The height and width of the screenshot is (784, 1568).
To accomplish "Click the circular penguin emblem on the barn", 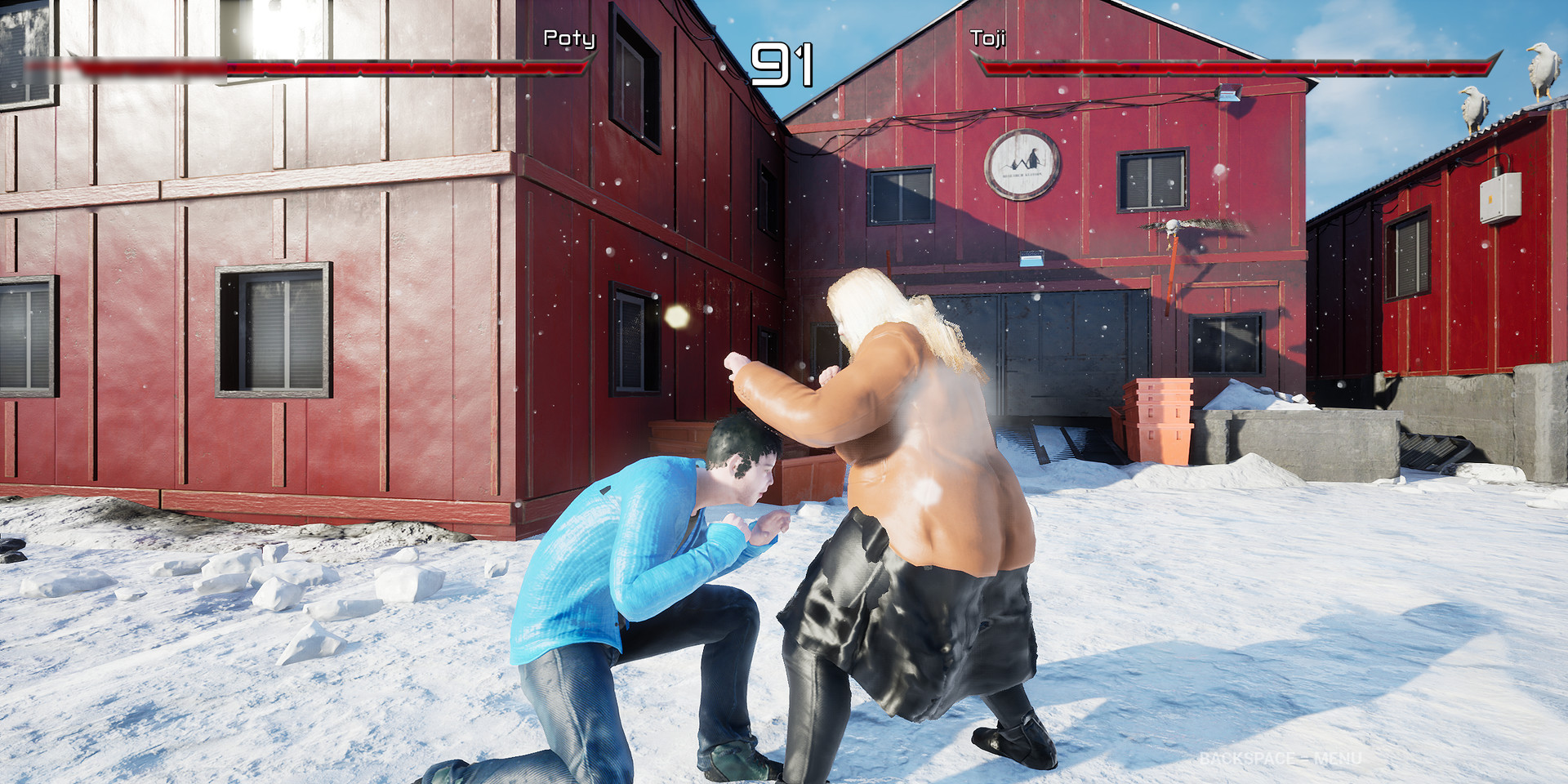I will click(1021, 163).
